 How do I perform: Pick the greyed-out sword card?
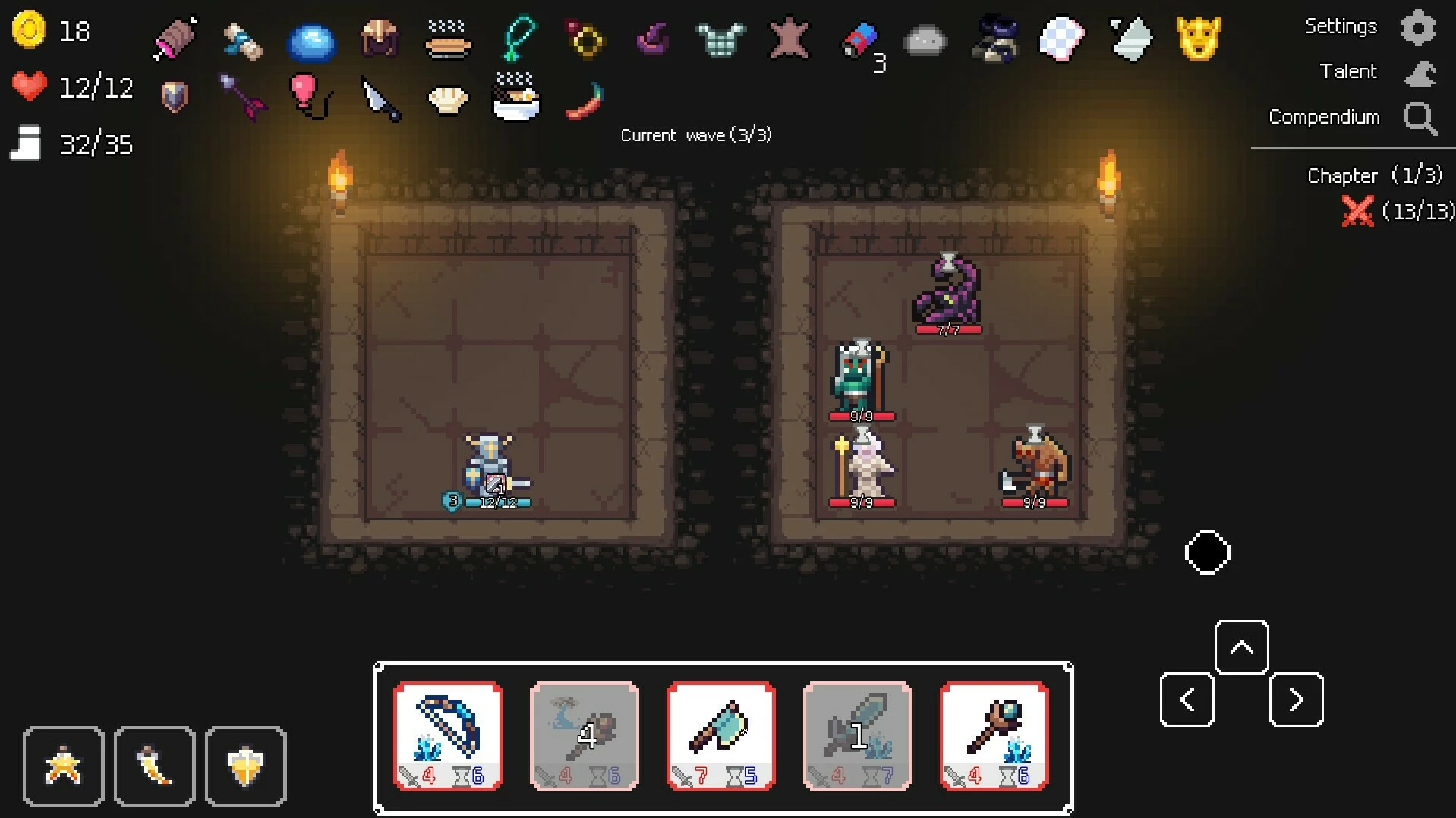tap(857, 735)
